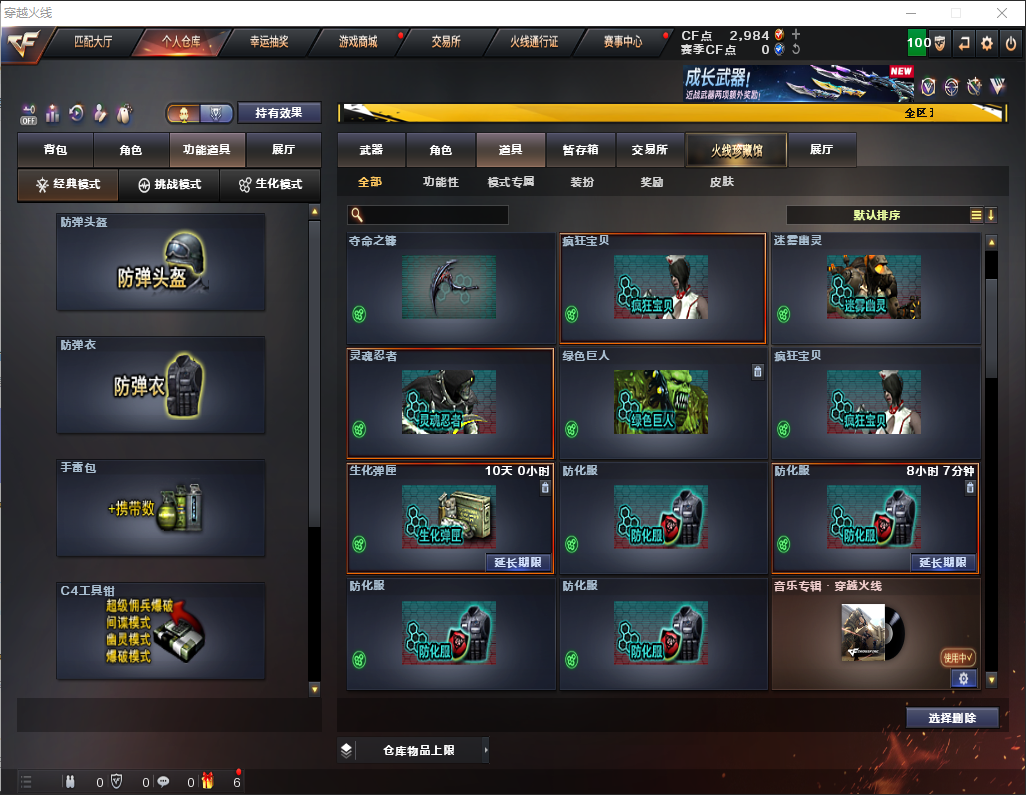
Task: Choose the 生化模式 mode tab
Action: click(x=270, y=185)
